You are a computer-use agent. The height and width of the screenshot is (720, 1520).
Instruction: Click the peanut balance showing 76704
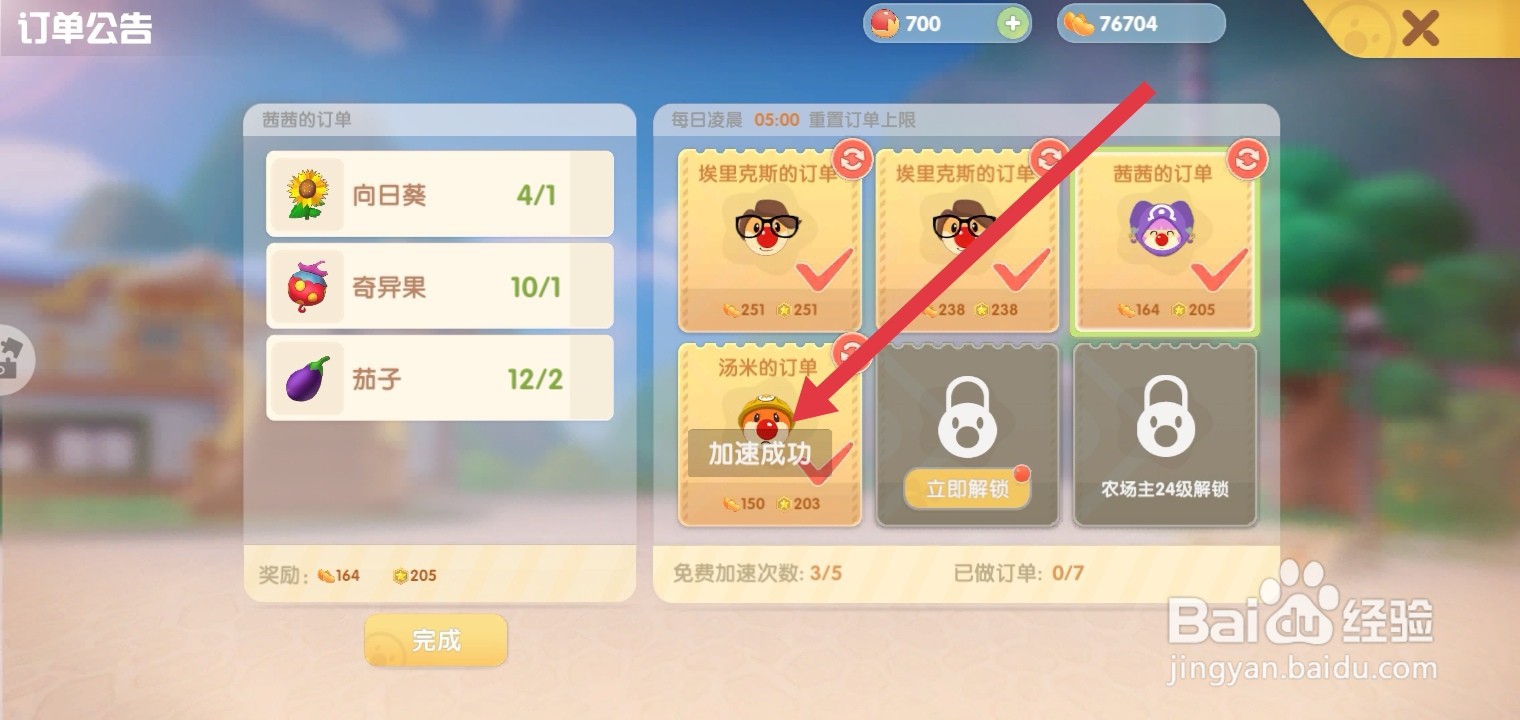coord(1140,22)
